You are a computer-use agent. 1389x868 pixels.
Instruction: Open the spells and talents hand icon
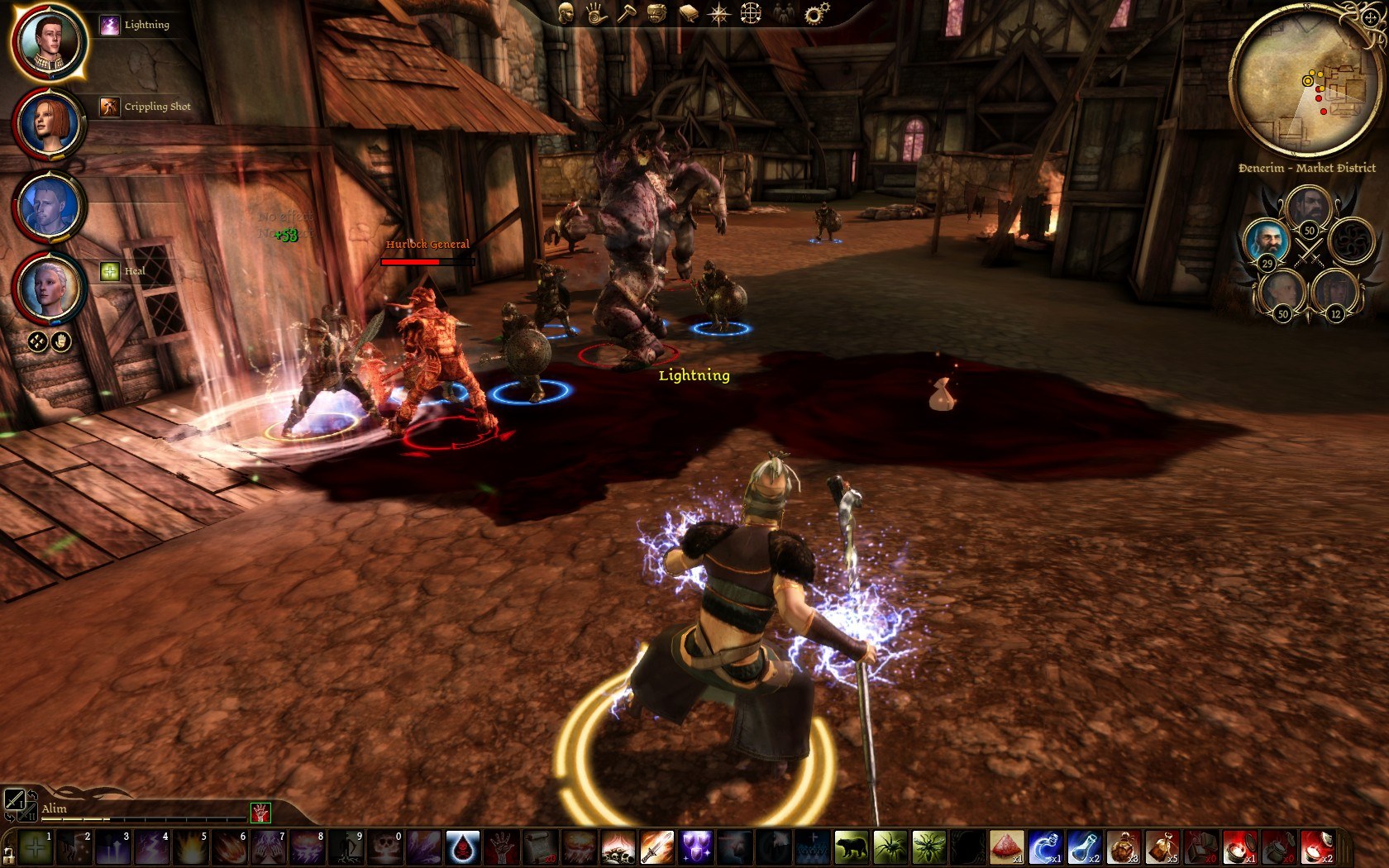pyautogui.click(x=596, y=13)
